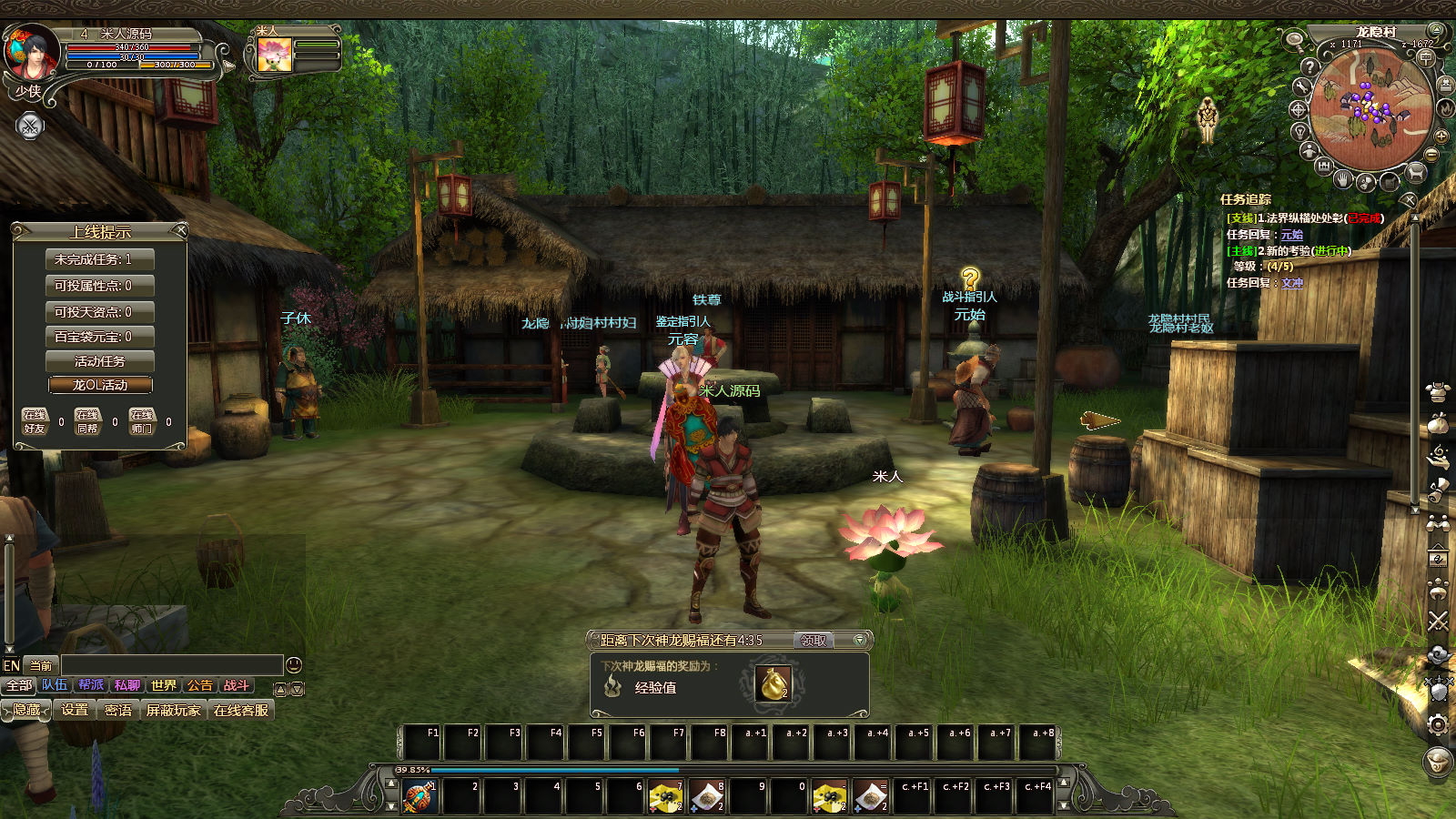
Task: Close the 上线提示 login notice panel
Action: point(180,231)
